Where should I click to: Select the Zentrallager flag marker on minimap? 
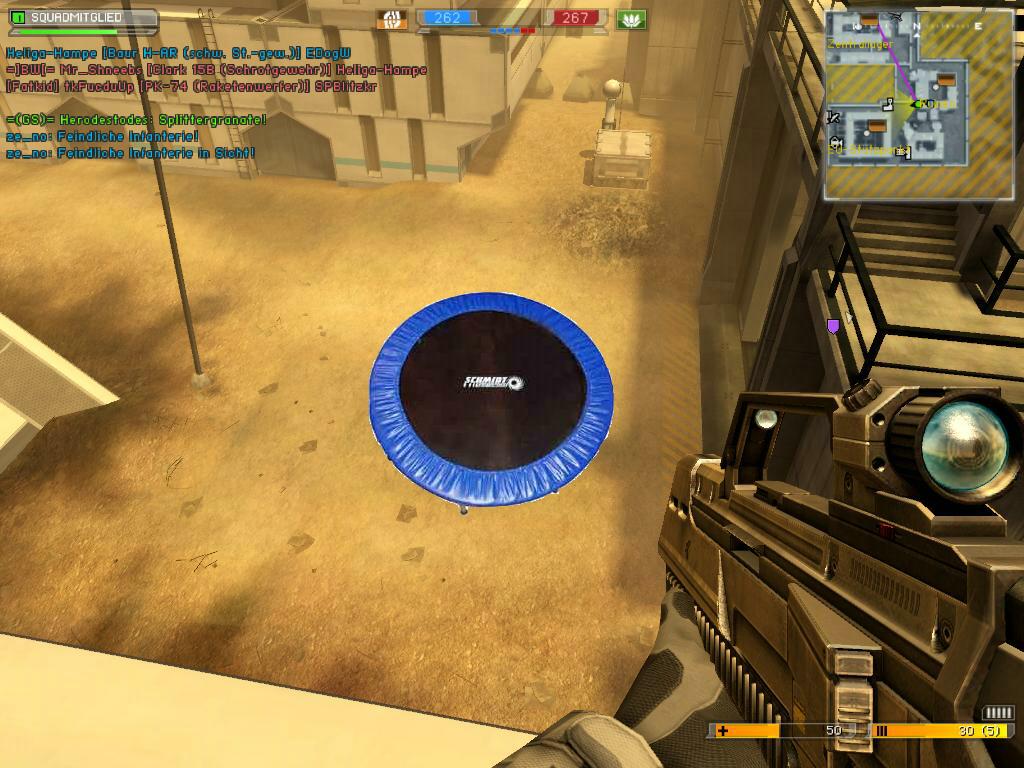[869, 21]
